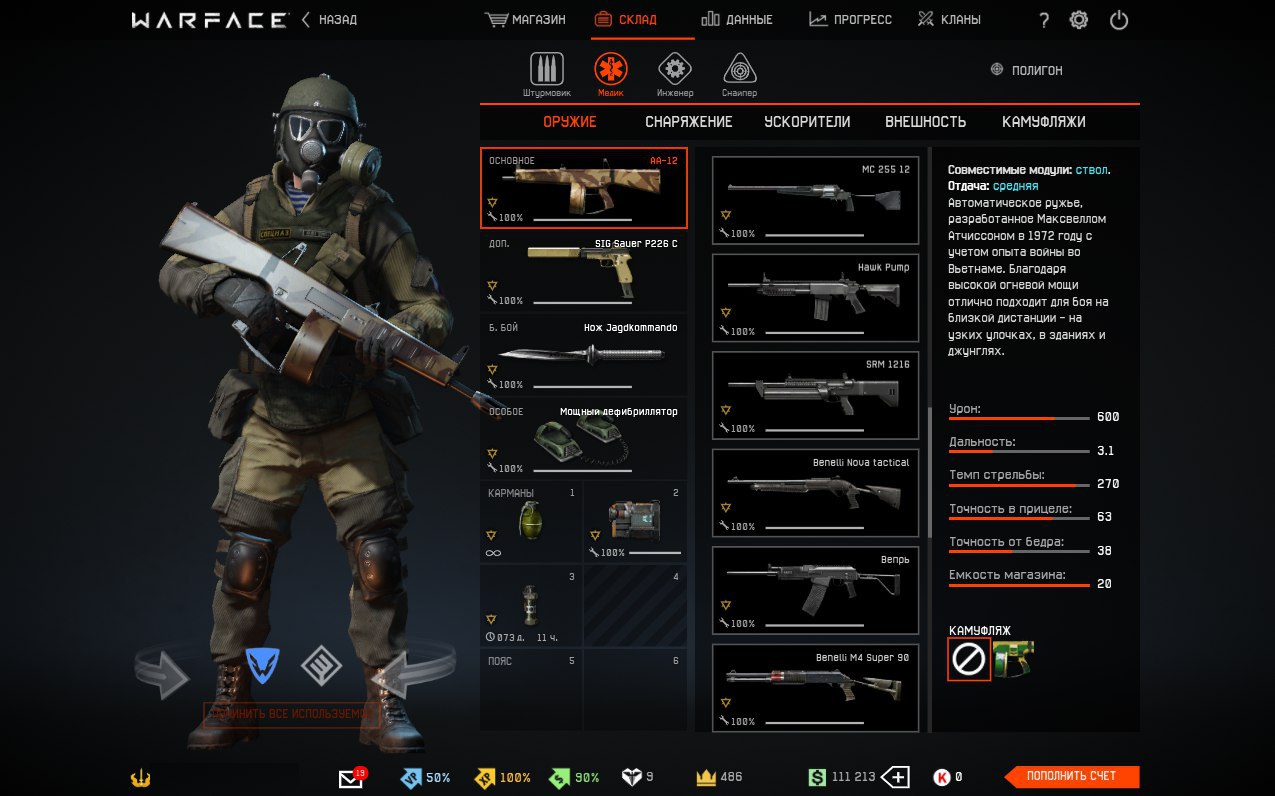Choose the Снайпер class

740,74
